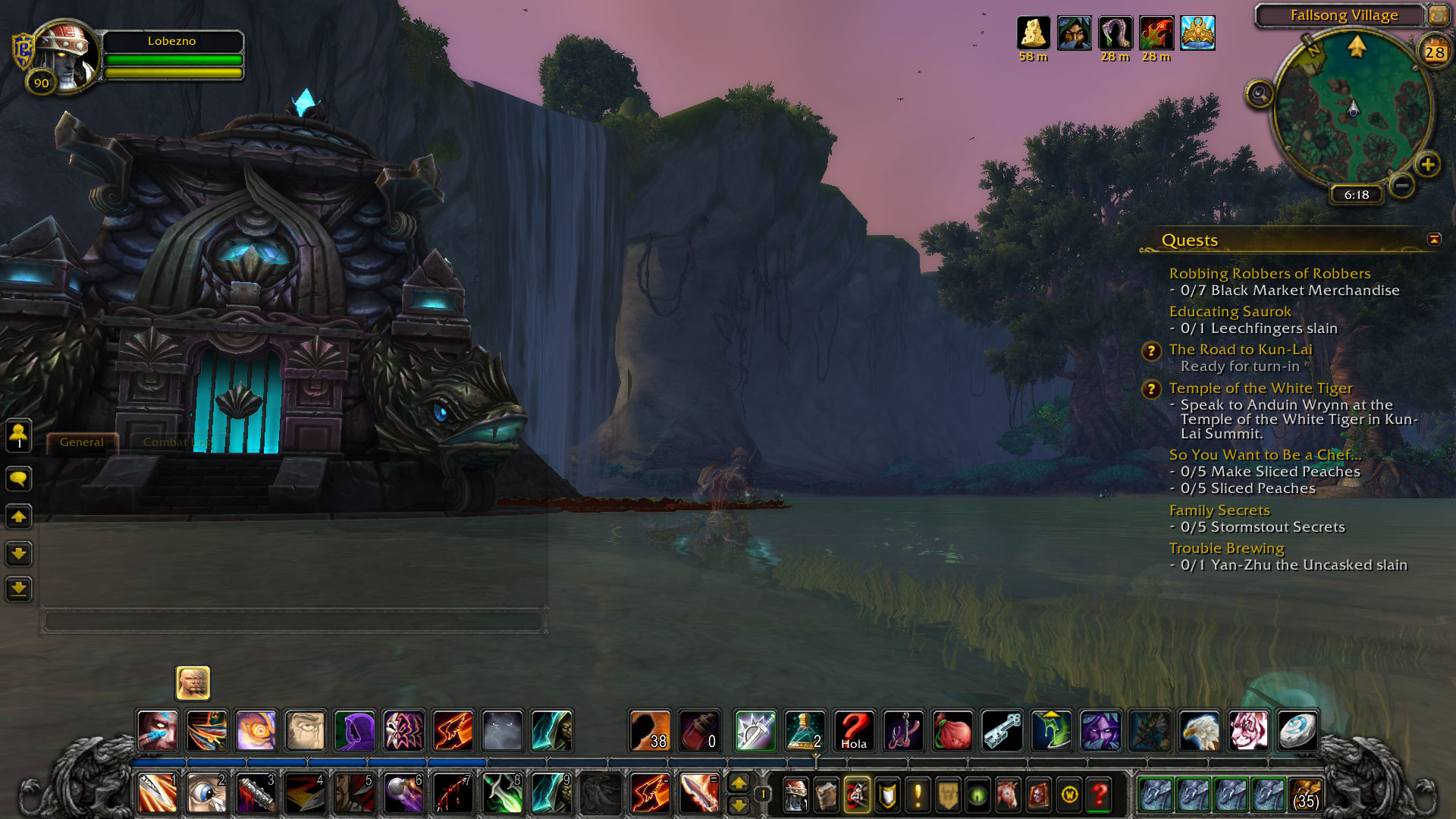The height and width of the screenshot is (819, 1456).
Task: Use the Hola red question mark macro
Action: point(854,731)
